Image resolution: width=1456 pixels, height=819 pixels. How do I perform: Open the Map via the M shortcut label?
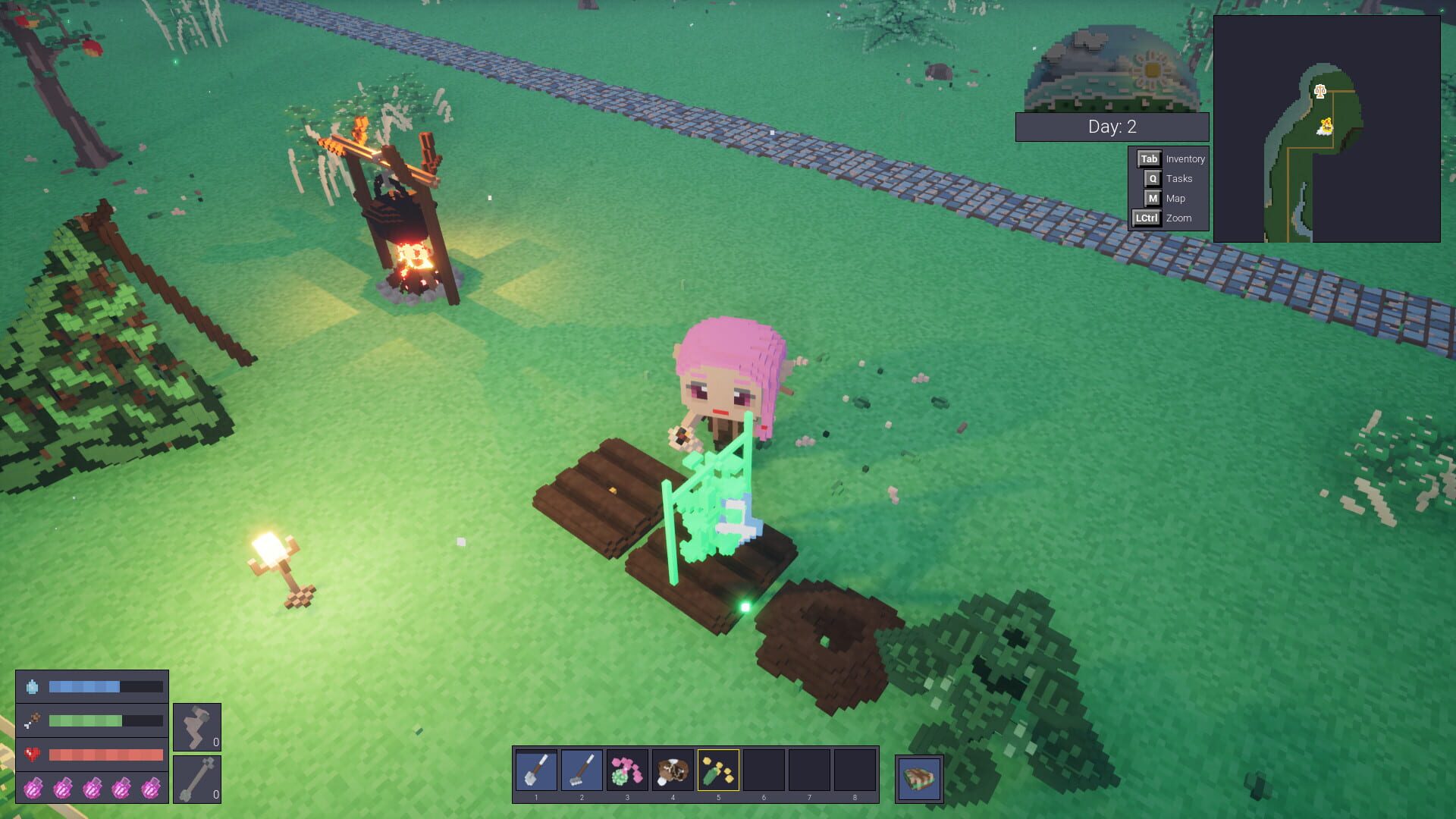[x=1152, y=198]
